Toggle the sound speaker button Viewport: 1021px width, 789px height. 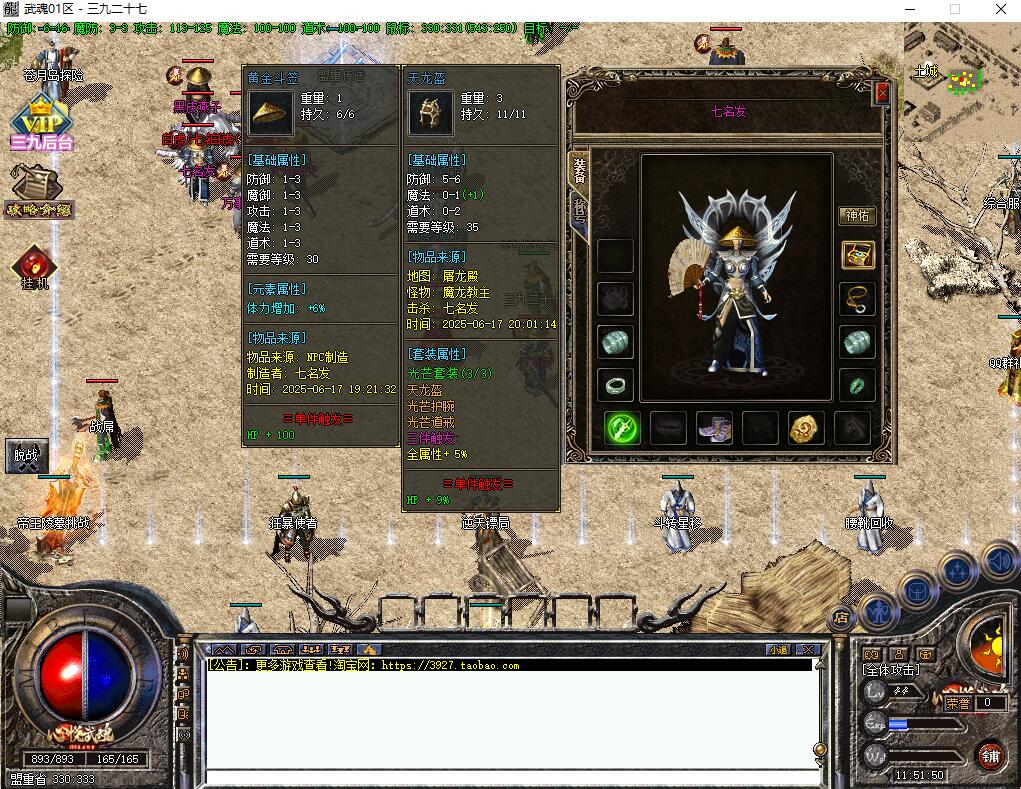pyautogui.click(x=998, y=561)
